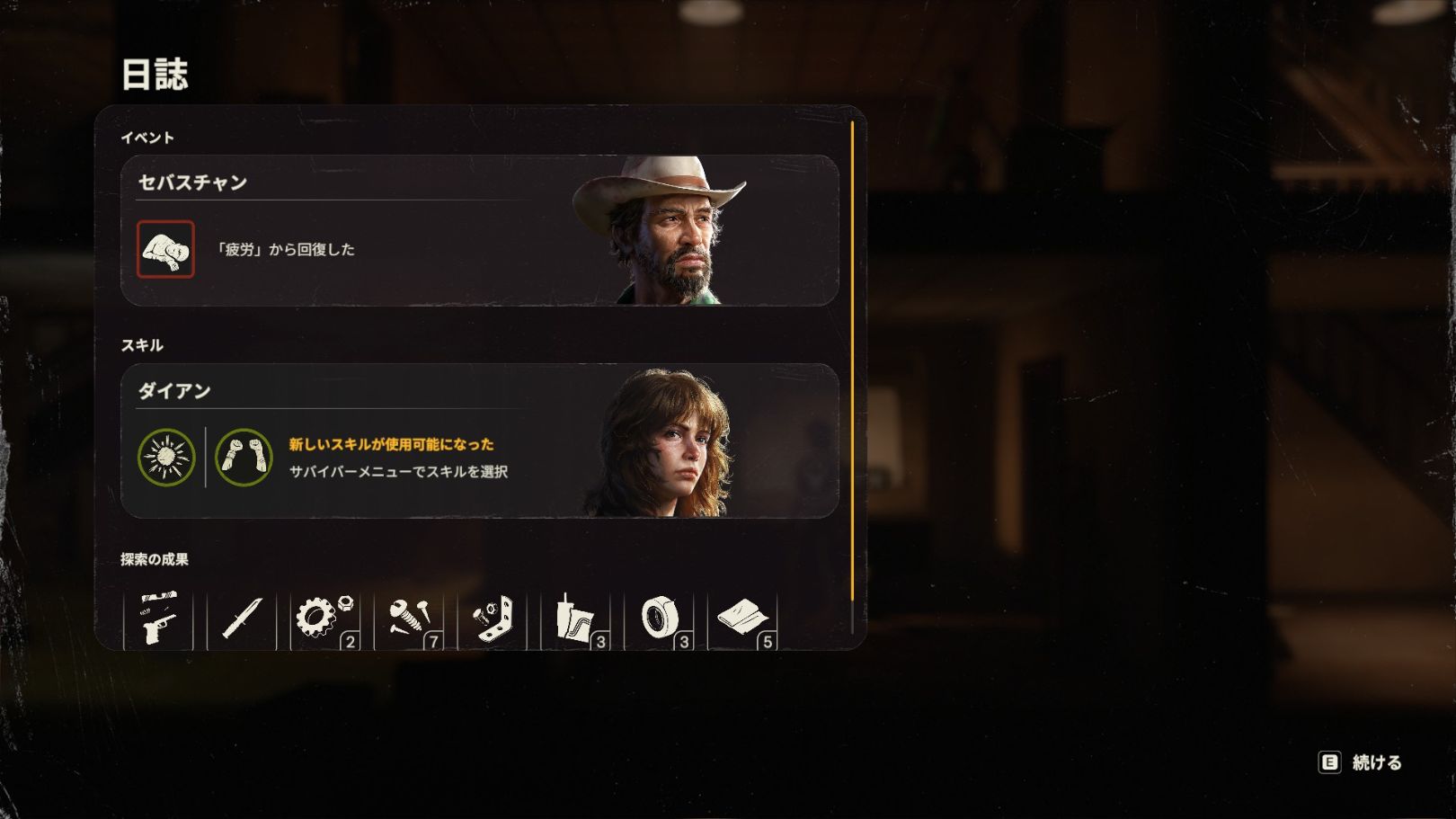Click the 続ける continue button
The width and height of the screenshot is (1456, 819).
coord(1361,762)
